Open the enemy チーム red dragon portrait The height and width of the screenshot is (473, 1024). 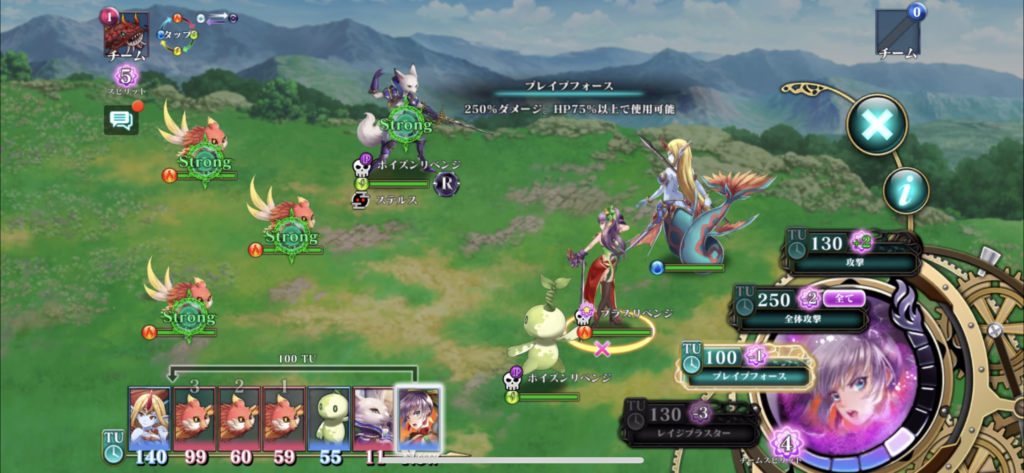tap(127, 37)
